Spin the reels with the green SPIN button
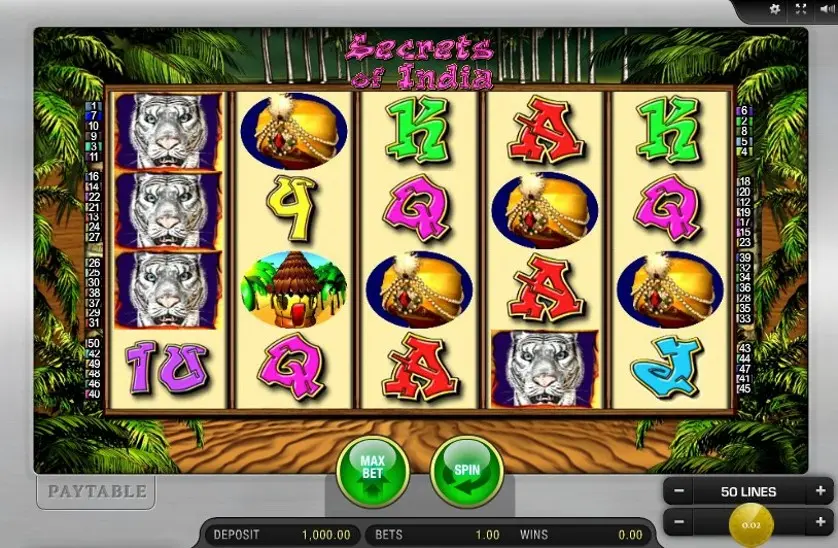 coord(466,469)
